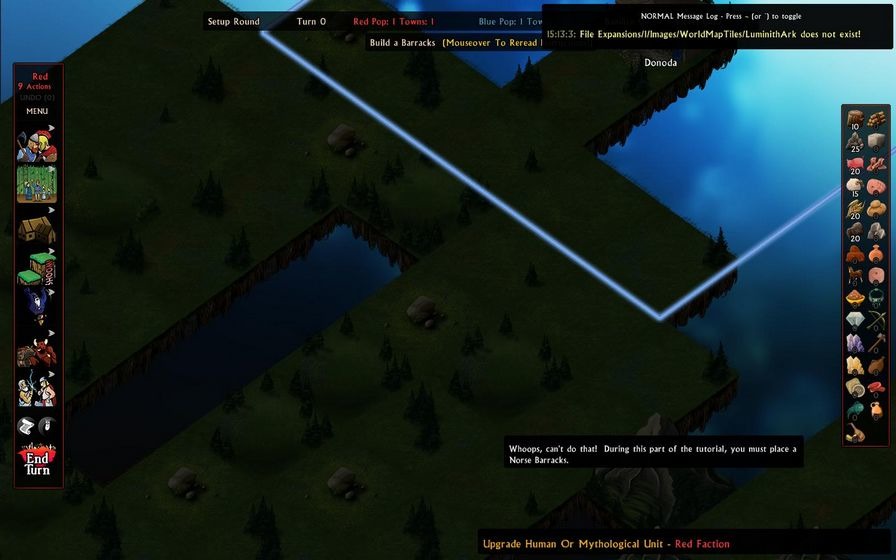
Task: Select the green-roofed shop building icon
Action: coord(37,267)
